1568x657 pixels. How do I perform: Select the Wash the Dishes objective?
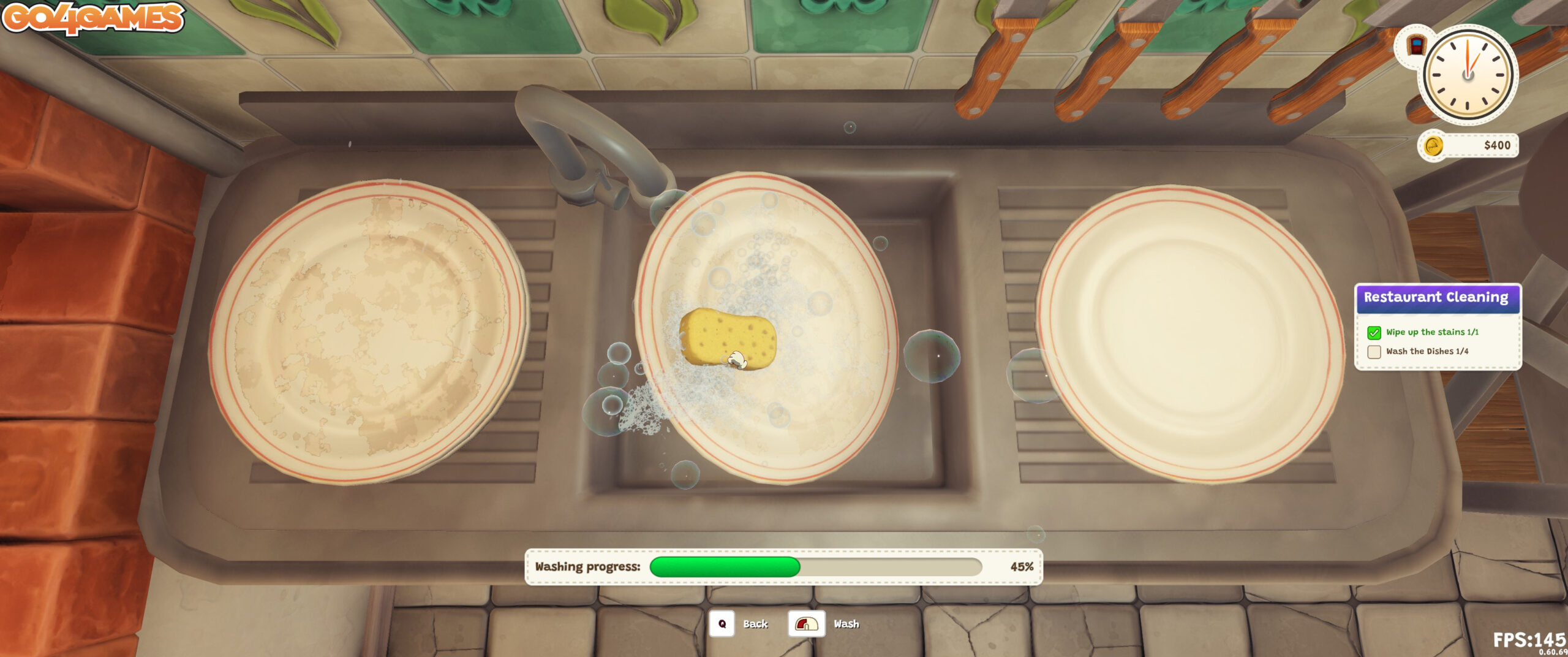click(x=1427, y=351)
